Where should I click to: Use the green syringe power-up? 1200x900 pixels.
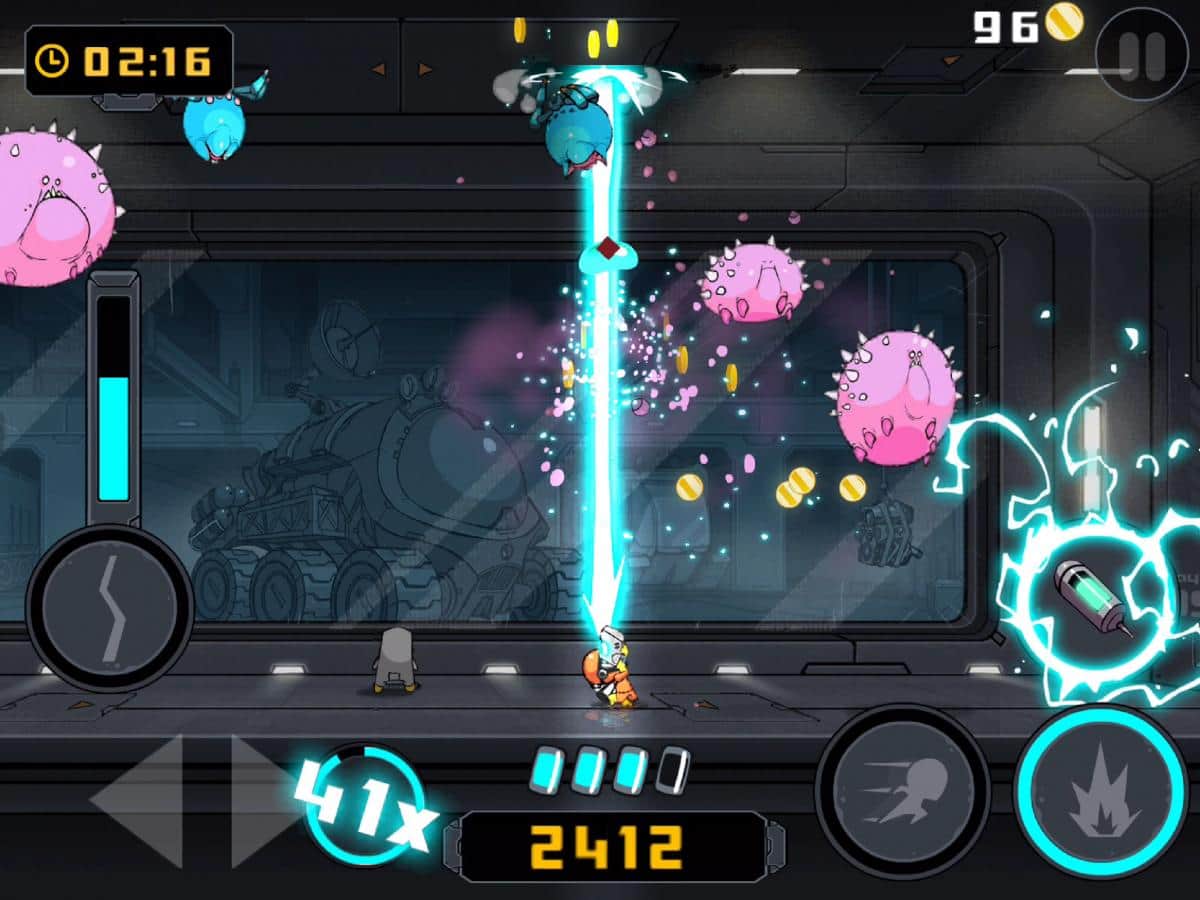[x=1090, y=598]
